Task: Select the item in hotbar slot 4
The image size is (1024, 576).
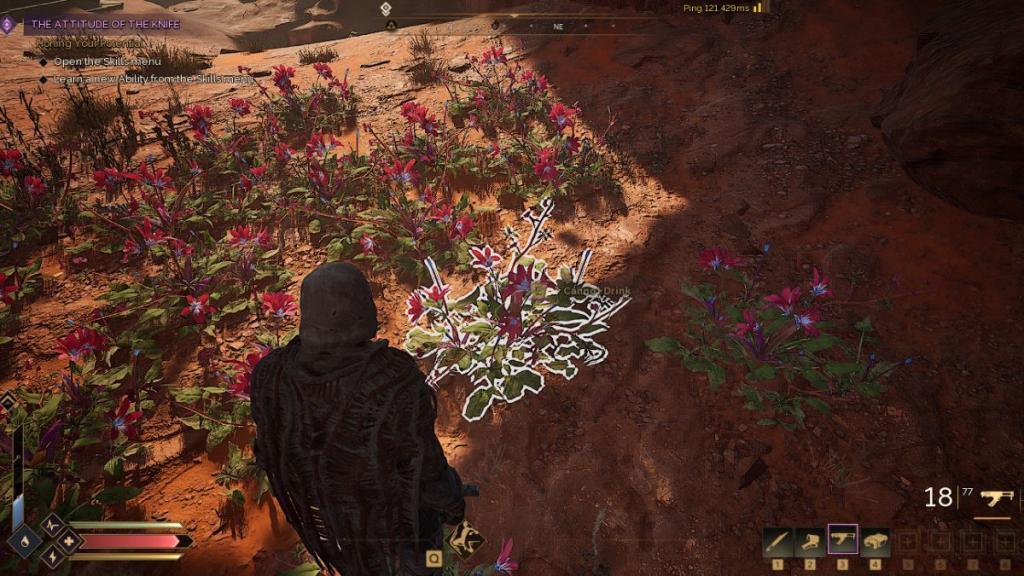Action: (x=876, y=542)
